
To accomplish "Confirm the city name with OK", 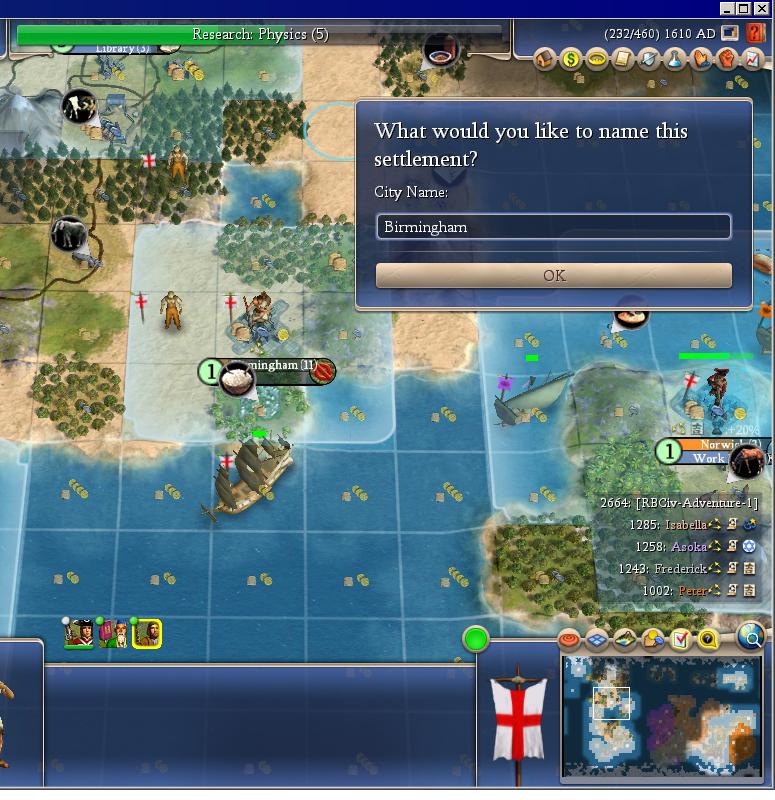I will coord(553,276).
